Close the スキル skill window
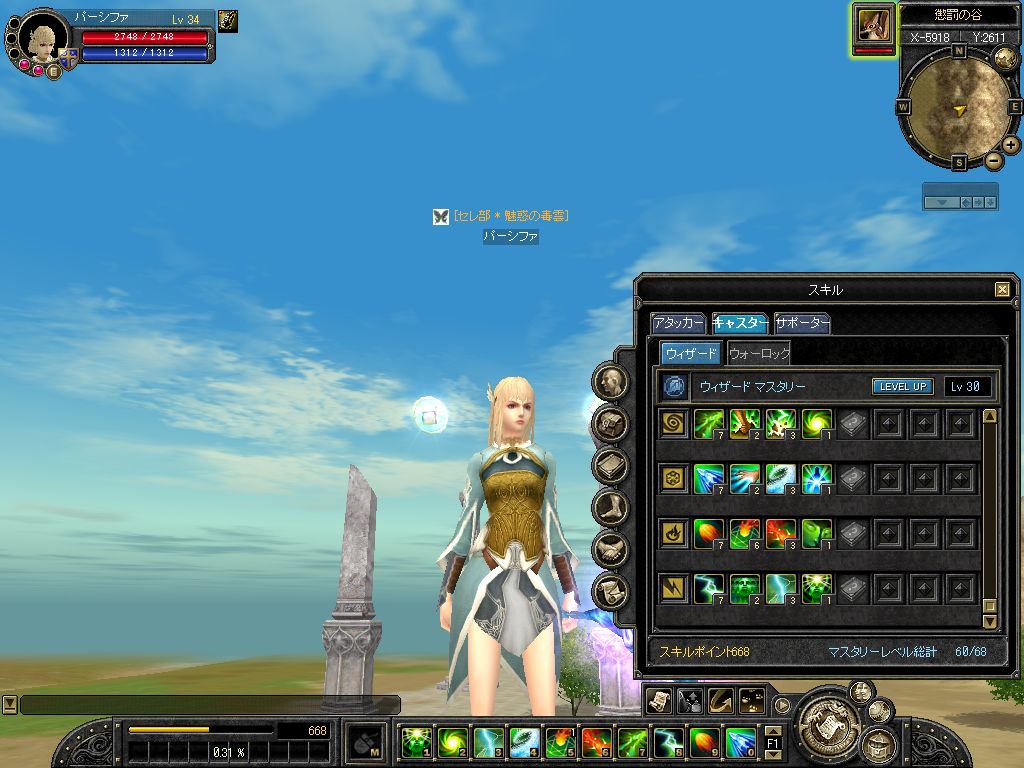The height and width of the screenshot is (768, 1024). (x=1002, y=290)
